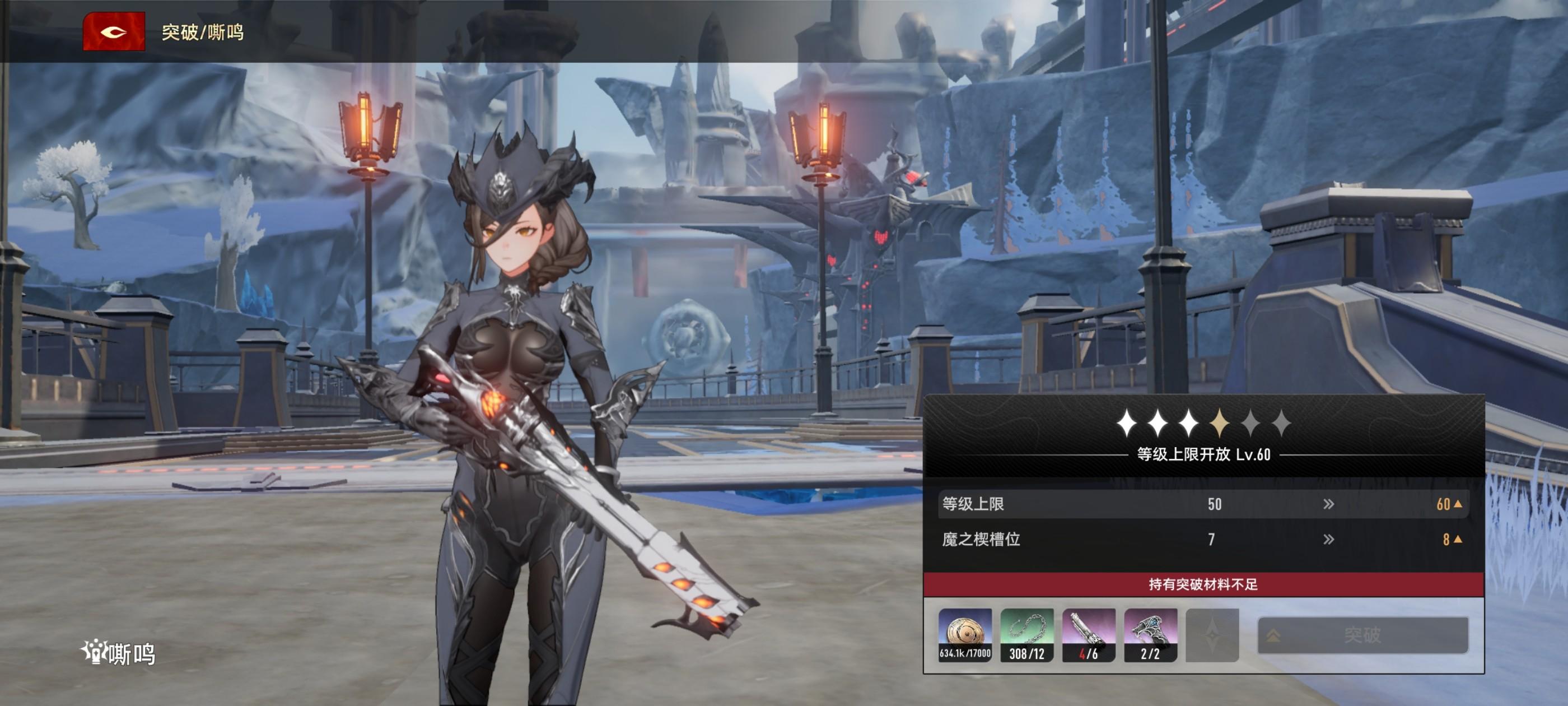Select the gold coin material 634.1k/17000
This screenshot has height=706, width=1568.
pyautogui.click(x=965, y=635)
